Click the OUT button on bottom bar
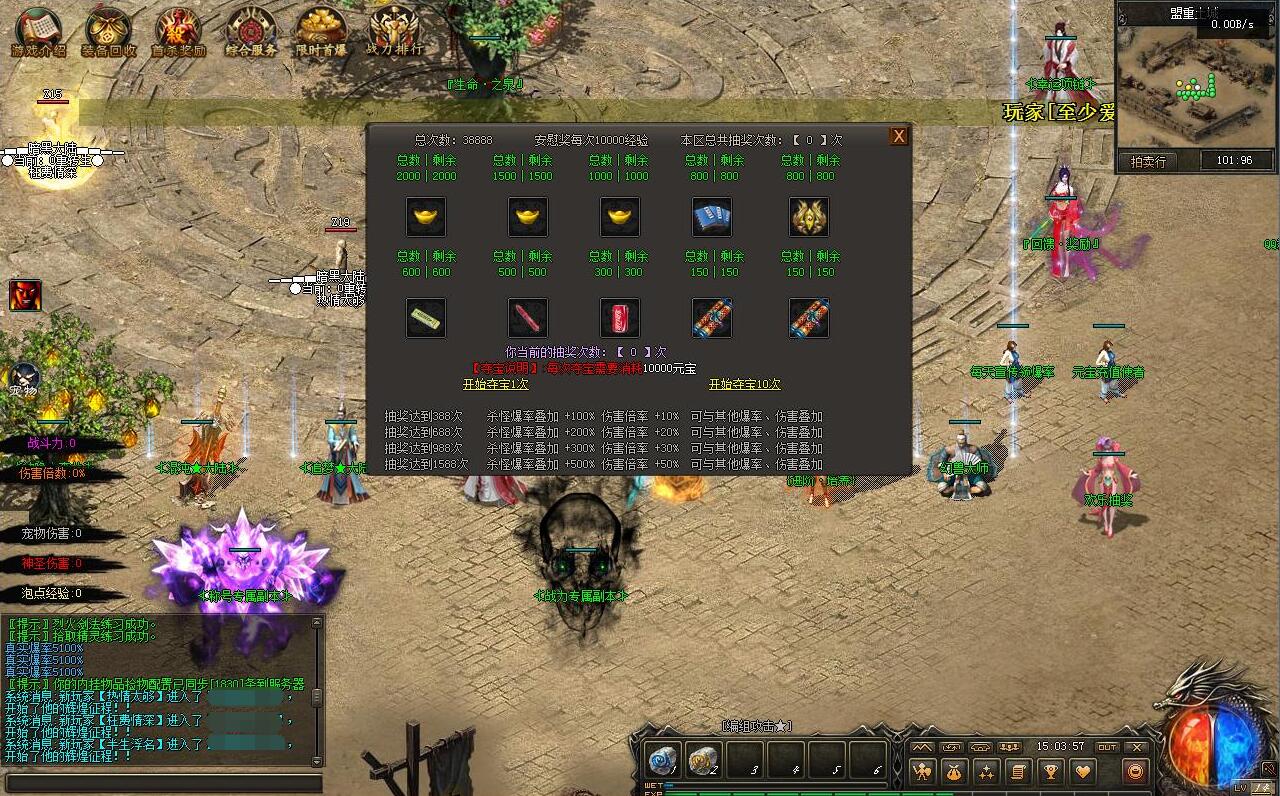The width and height of the screenshot is (1280, 796). click(x=1107, y=747)
